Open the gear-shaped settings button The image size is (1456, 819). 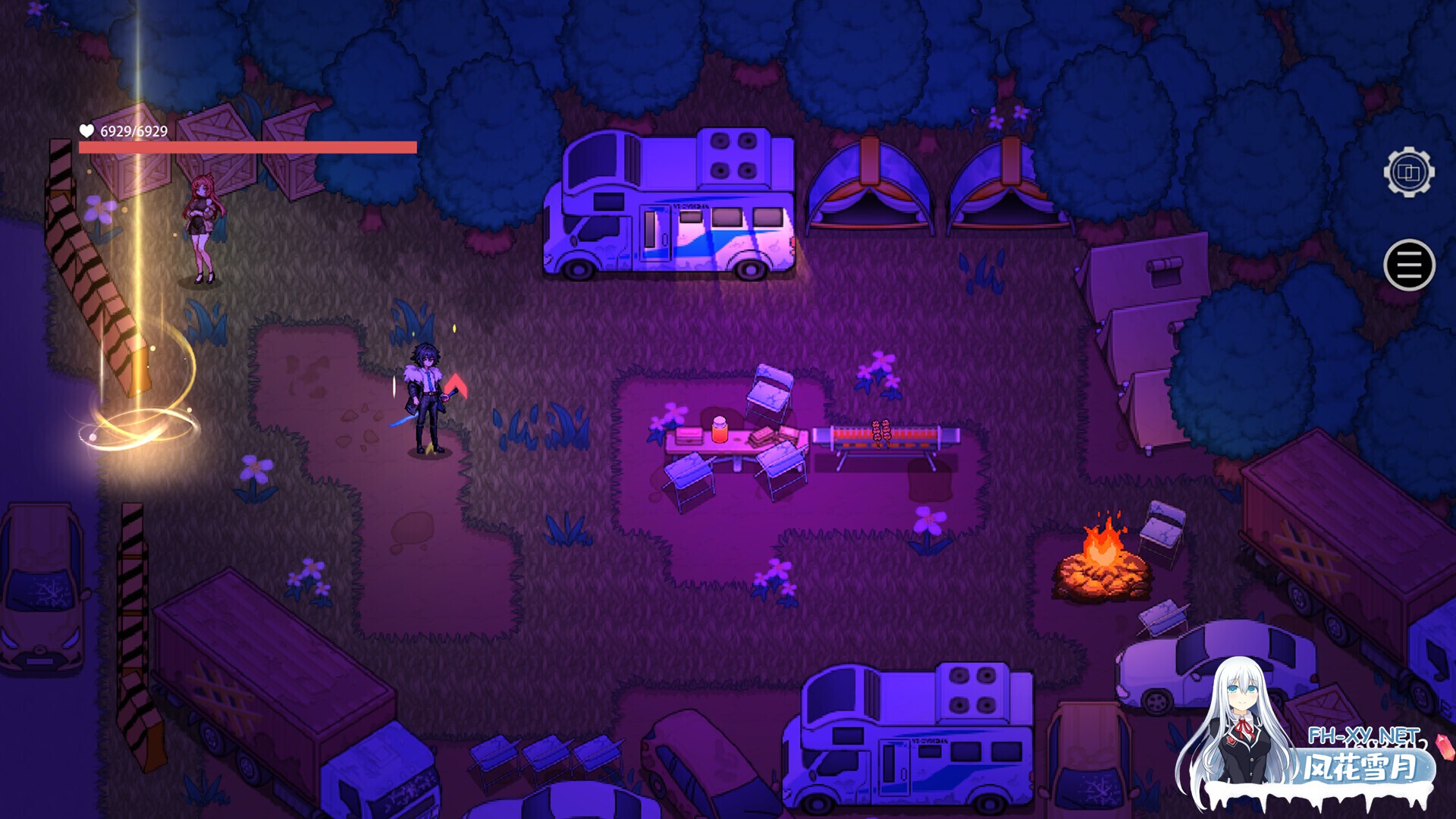click(1408, 173)
